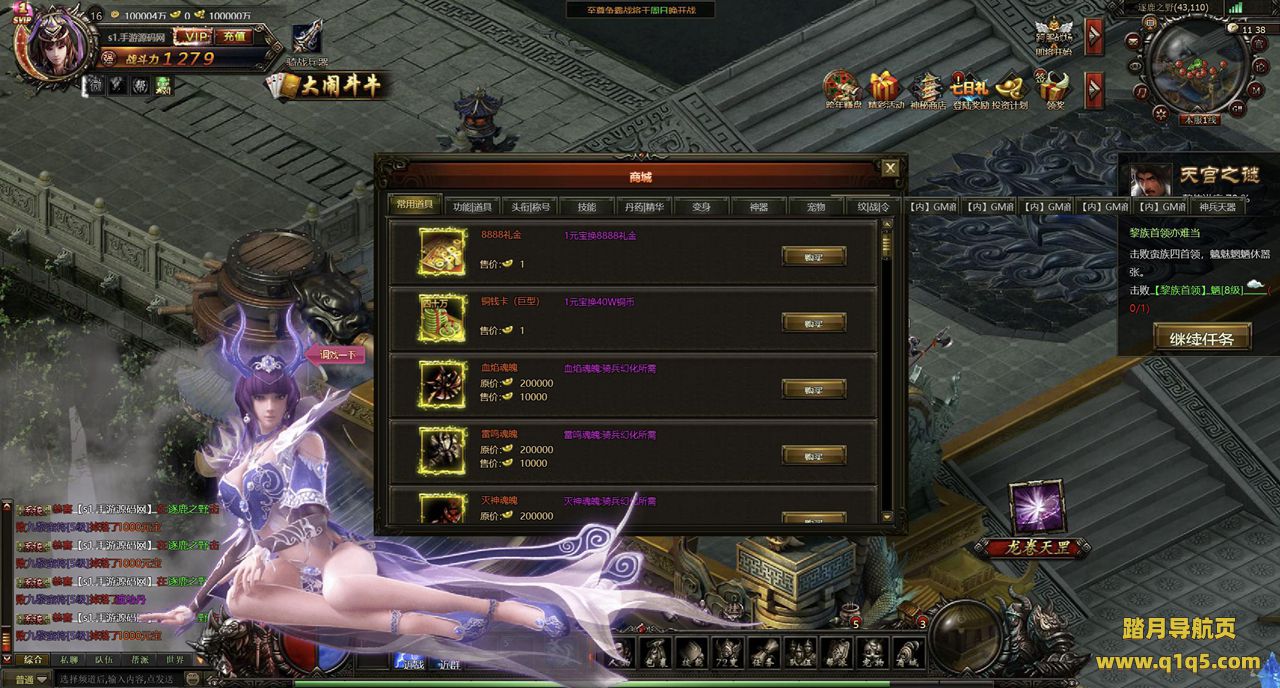Open the 精彩活动 gift box icon
The width and height of the screenshot is (1280, 688).
[x=885, y=90]
